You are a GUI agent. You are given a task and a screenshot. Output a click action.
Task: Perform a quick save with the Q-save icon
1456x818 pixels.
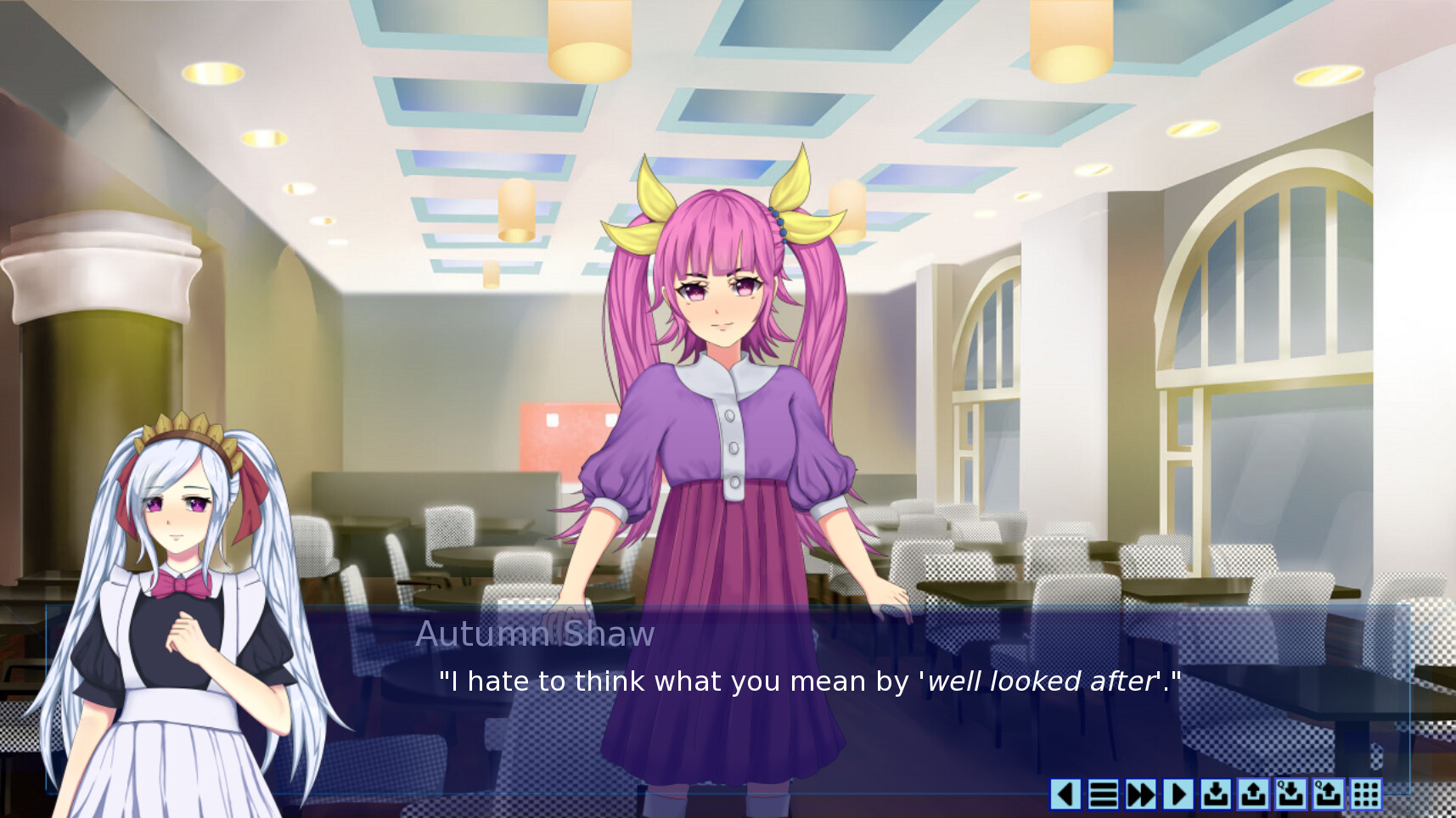tap(1290, 795)
